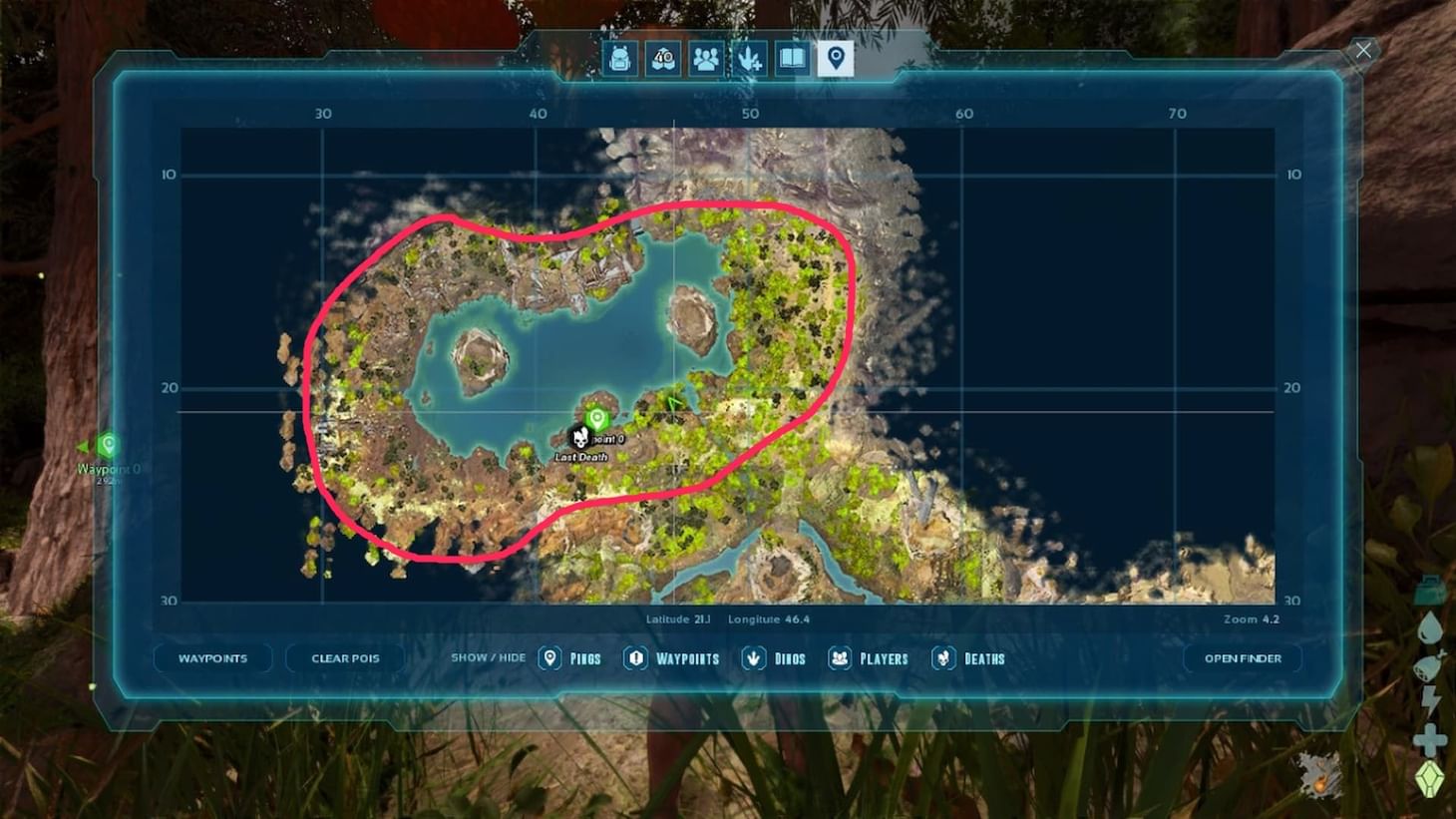The image size is (1456, 819).
Task: Toggle the Waypoints show/hide filter
Action: 635,658
